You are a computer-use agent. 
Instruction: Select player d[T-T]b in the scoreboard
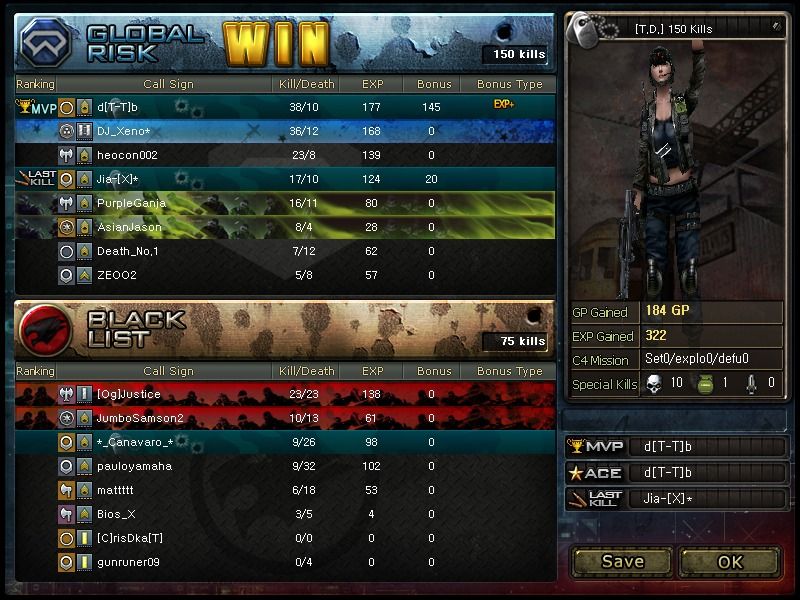[x=285, y=107]
